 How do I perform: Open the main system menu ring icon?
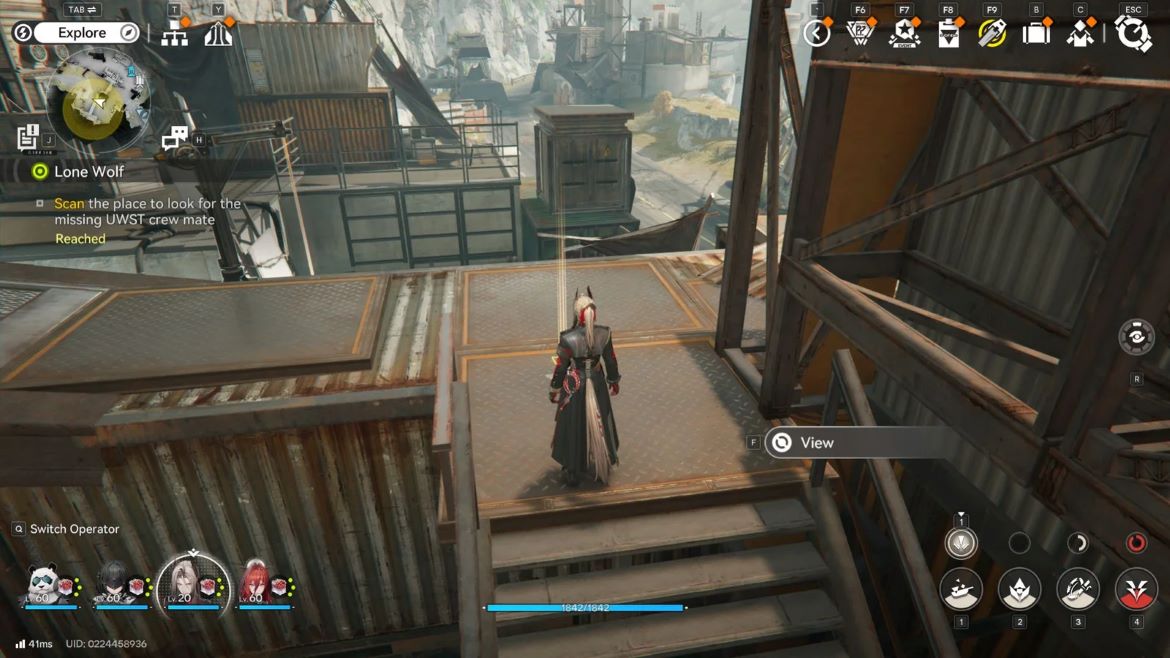[1133, 33]
